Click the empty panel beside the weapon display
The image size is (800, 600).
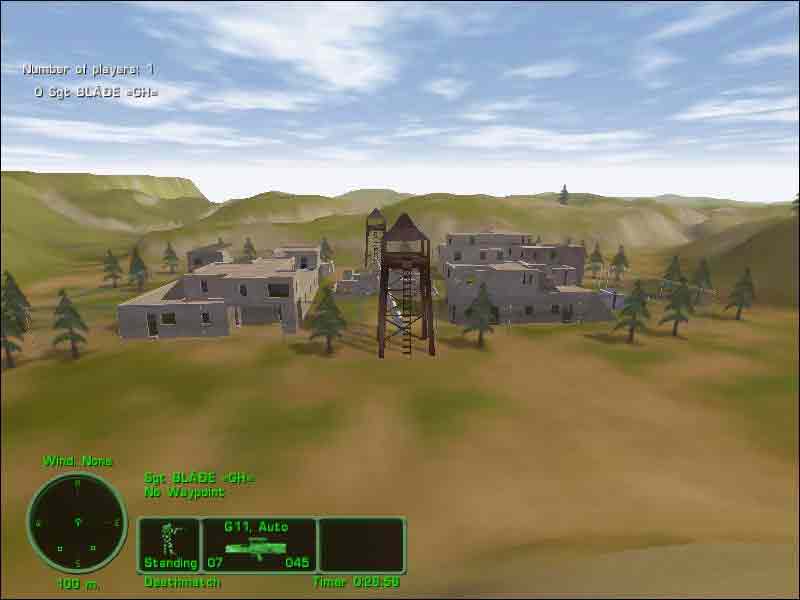(x=362, y=544)
